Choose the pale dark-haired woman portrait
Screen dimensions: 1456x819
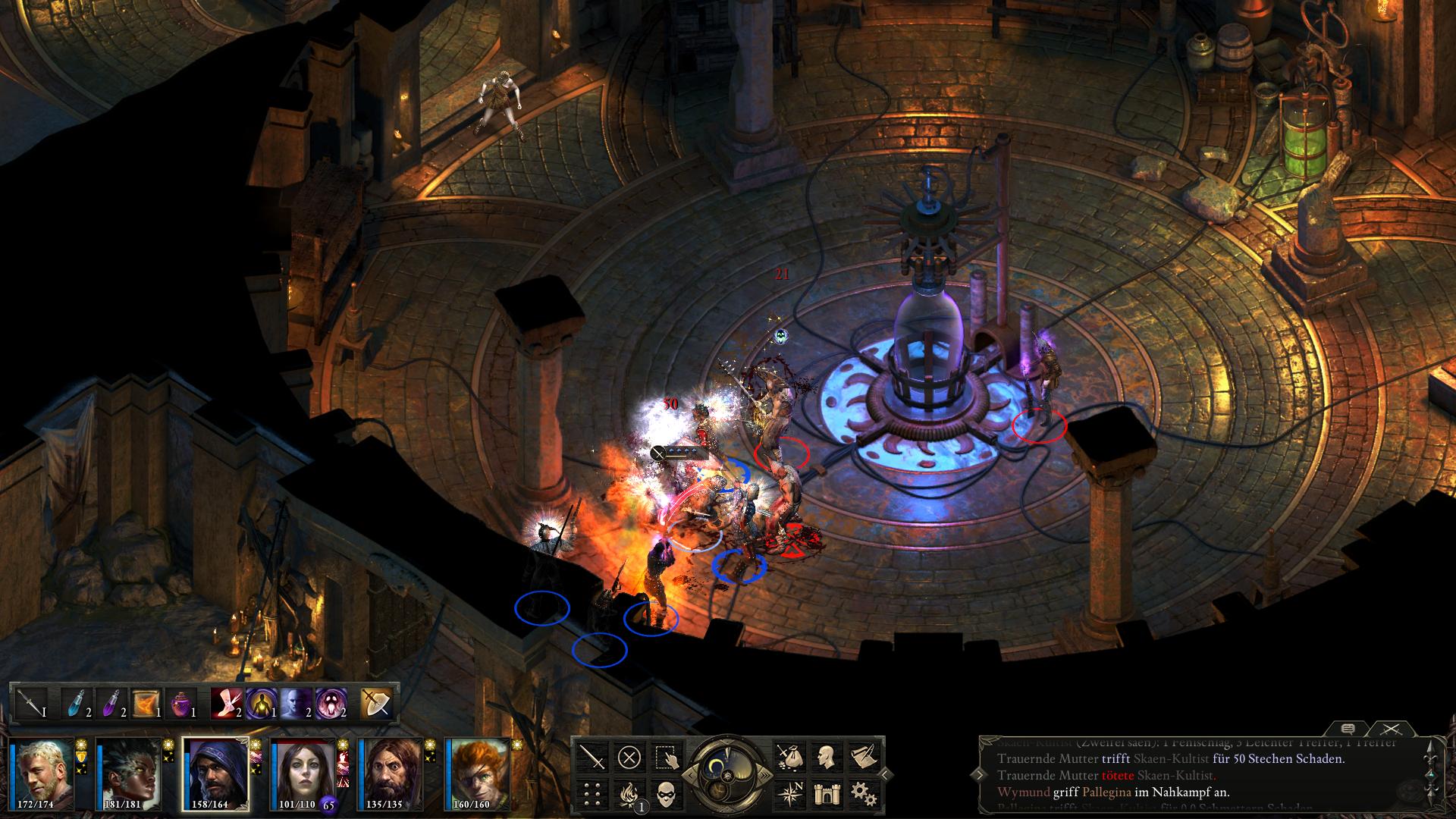(303, 773)
